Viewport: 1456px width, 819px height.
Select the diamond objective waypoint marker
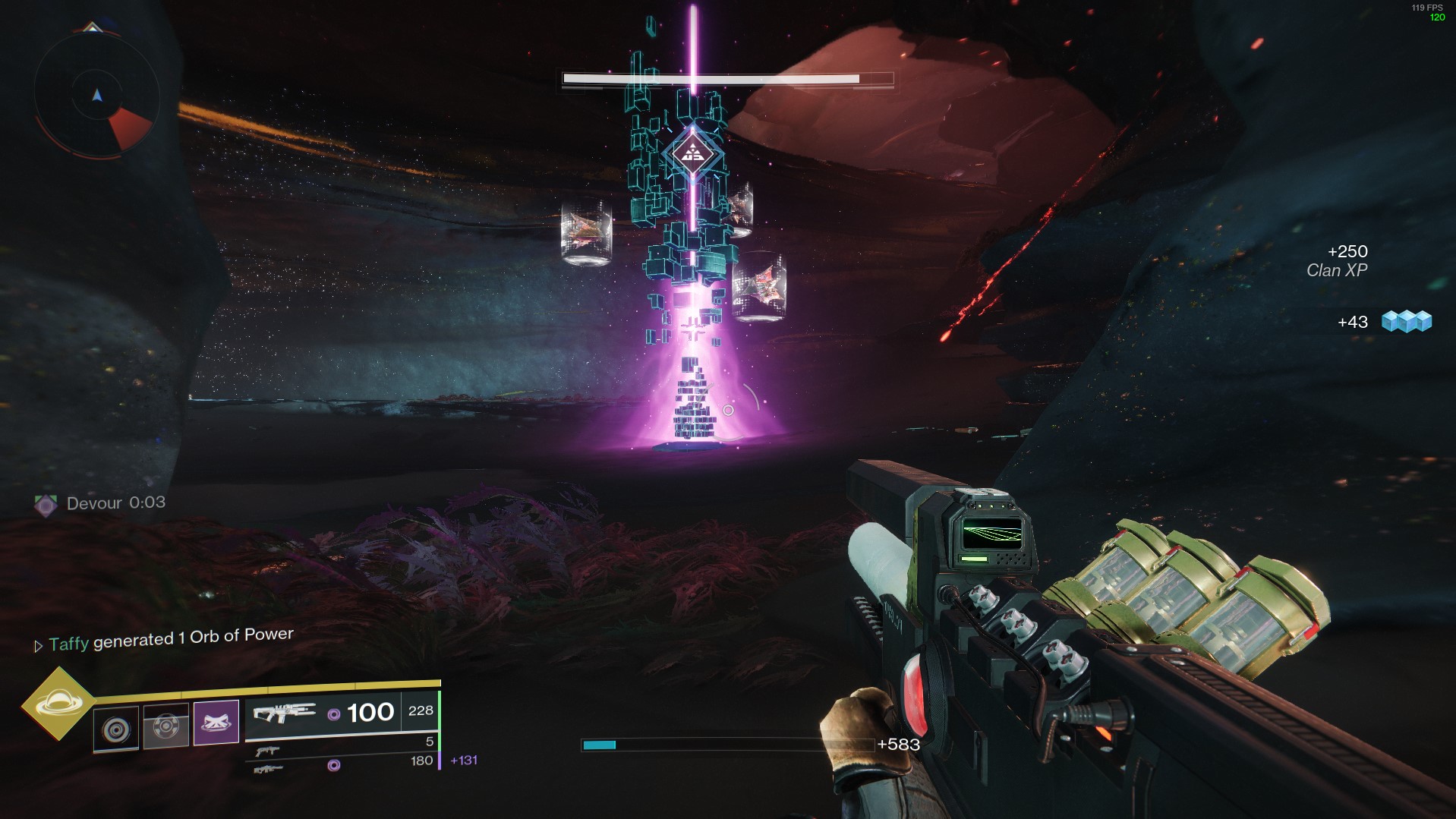point(692,154)
